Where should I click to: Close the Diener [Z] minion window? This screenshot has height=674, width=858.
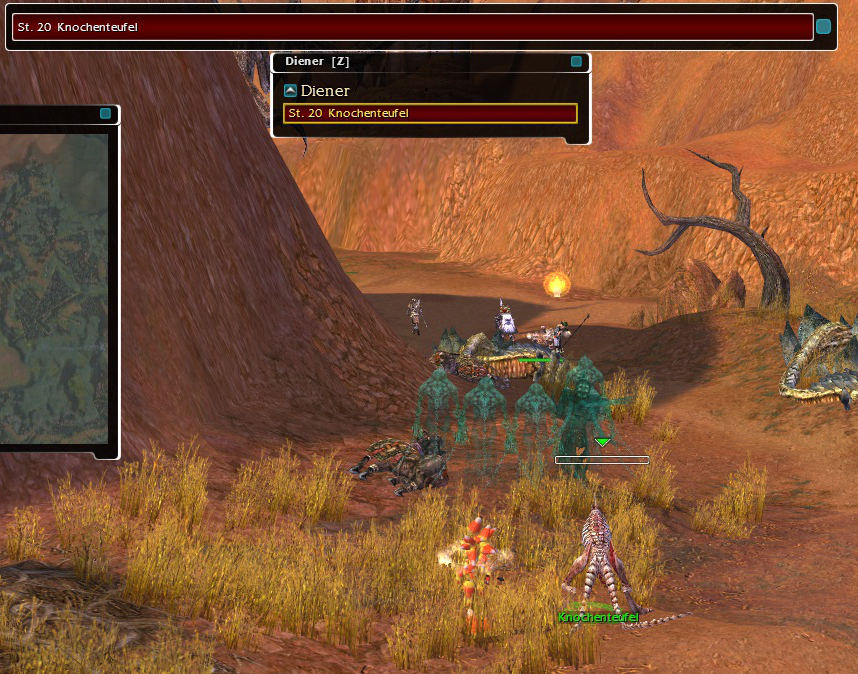(576, 62)
